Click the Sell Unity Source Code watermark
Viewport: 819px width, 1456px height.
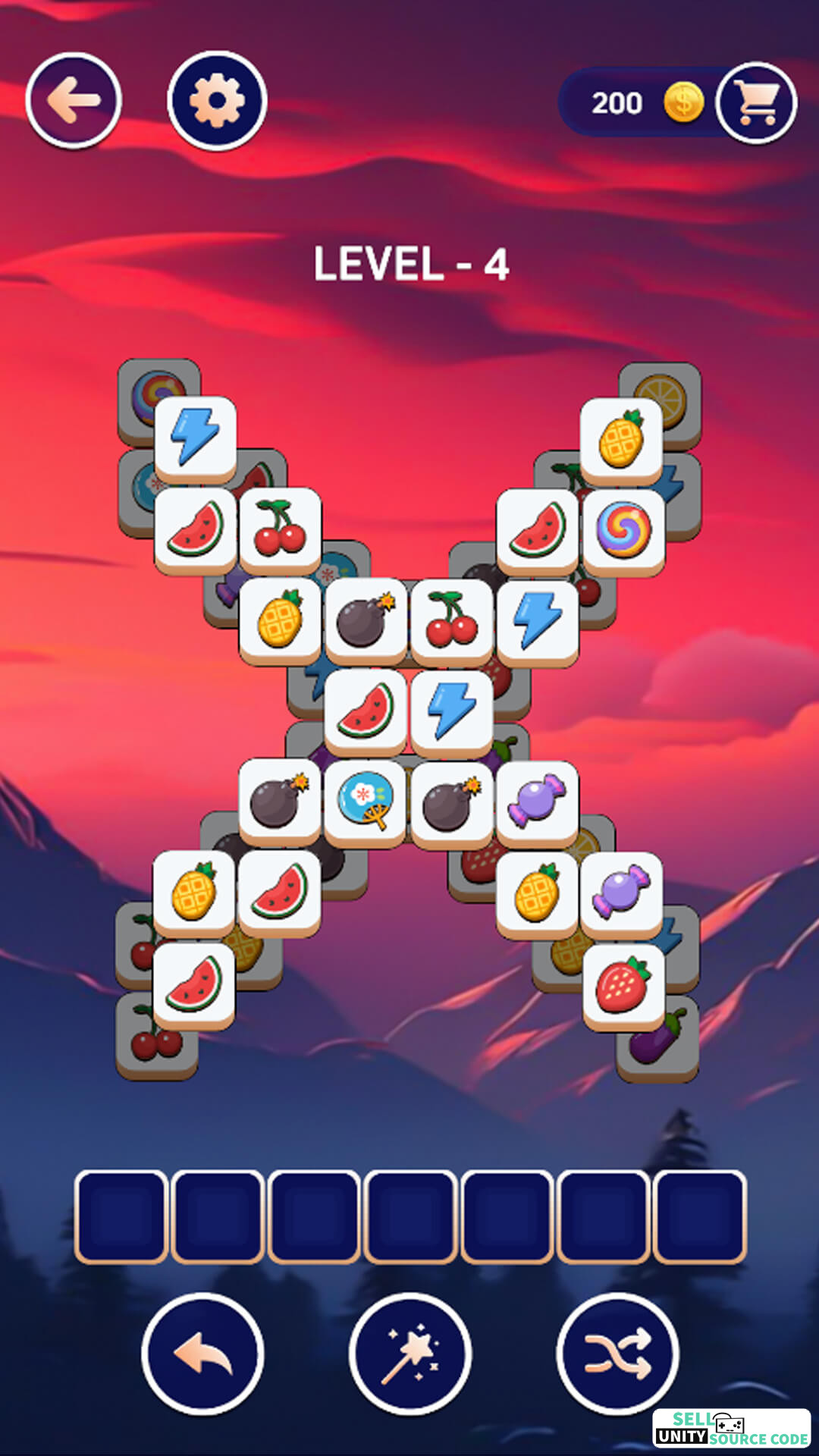pyautogui.click(x=731, y=1429)
